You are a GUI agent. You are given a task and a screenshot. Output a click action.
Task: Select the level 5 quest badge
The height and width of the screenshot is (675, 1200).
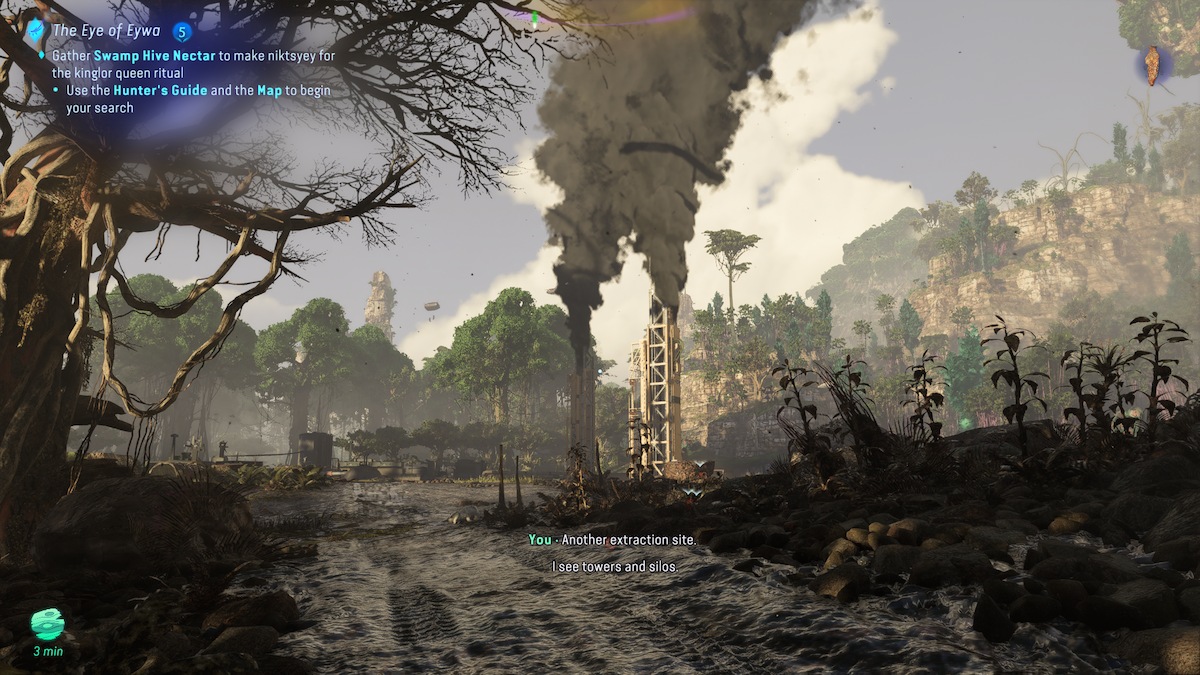point(182,32)
